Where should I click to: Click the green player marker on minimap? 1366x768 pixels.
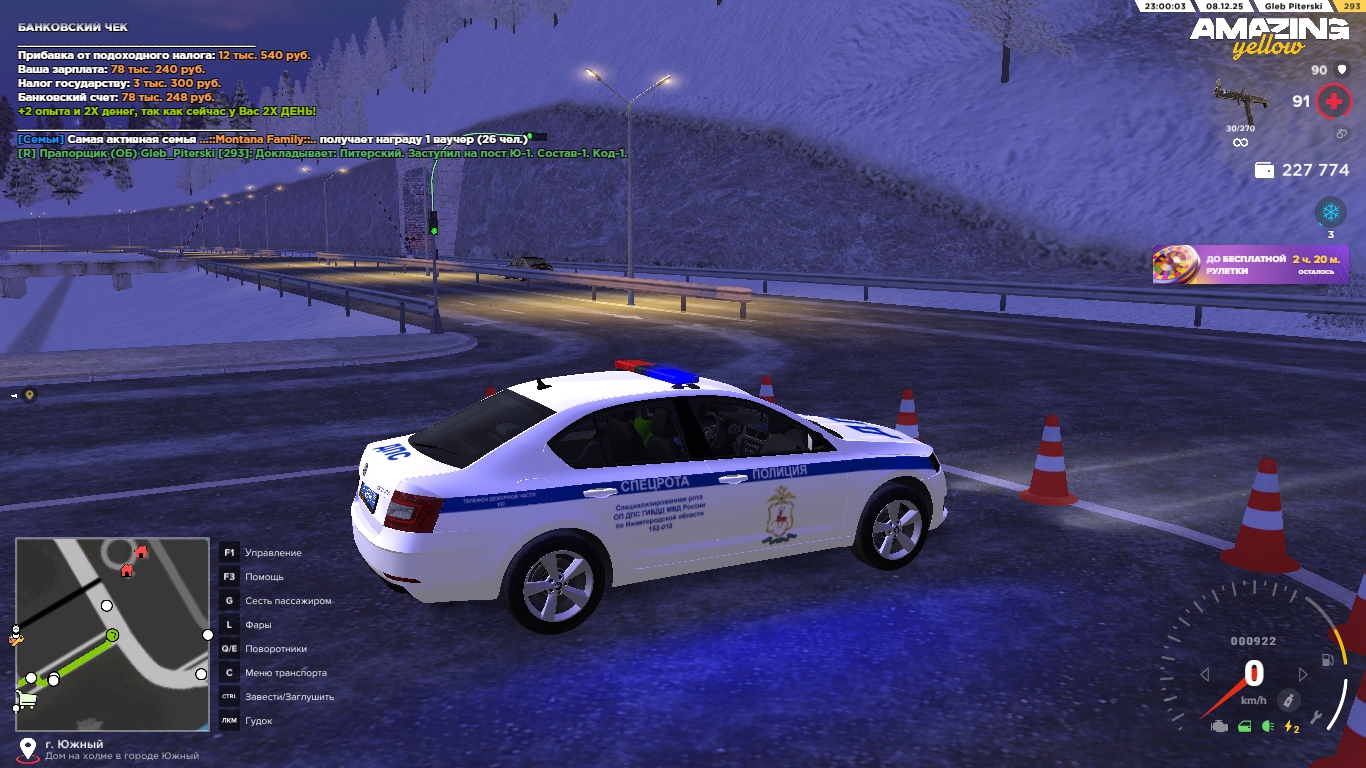[x=113, y=635]
